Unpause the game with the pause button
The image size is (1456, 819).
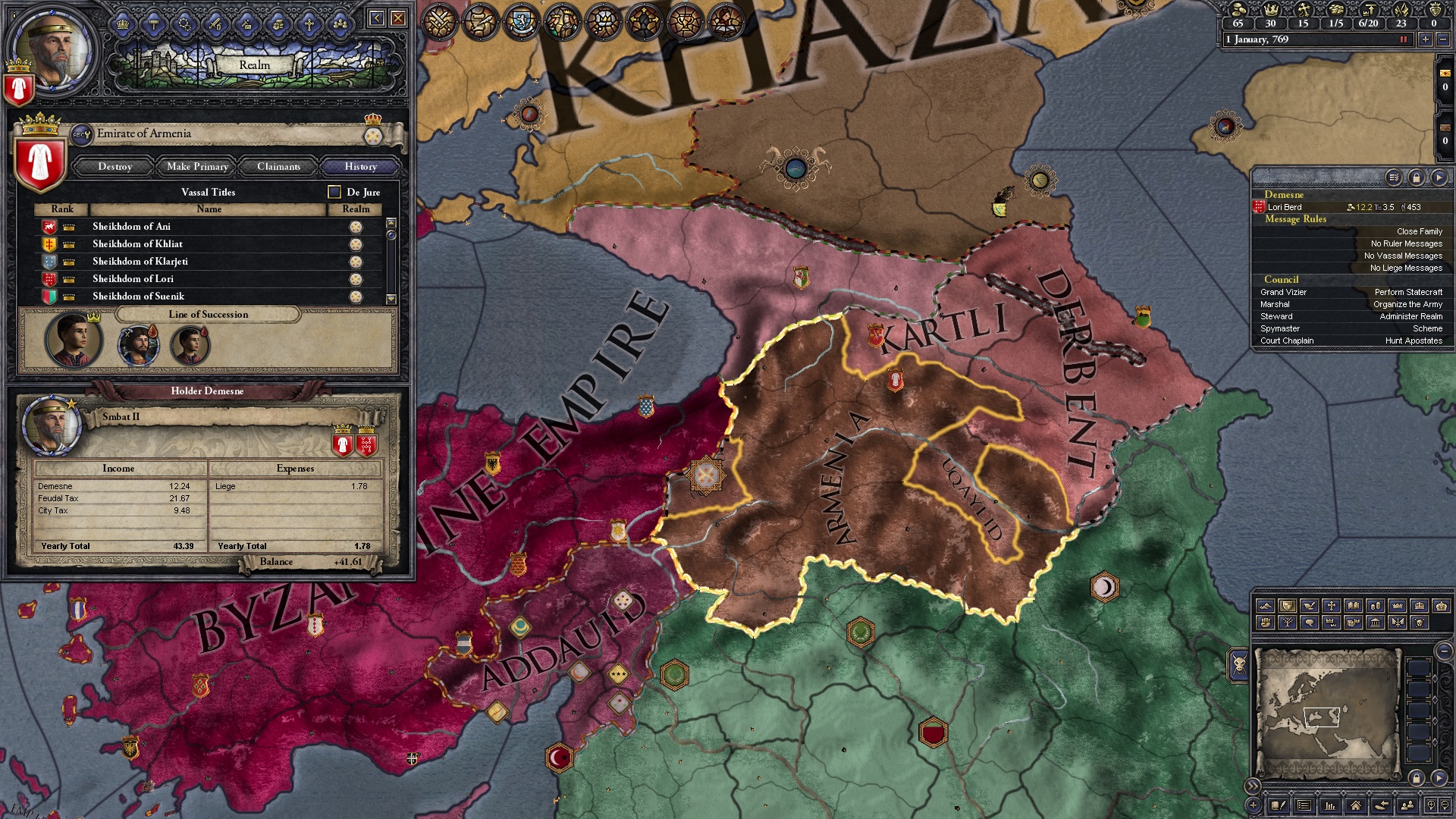click(x=1404, y=40)
